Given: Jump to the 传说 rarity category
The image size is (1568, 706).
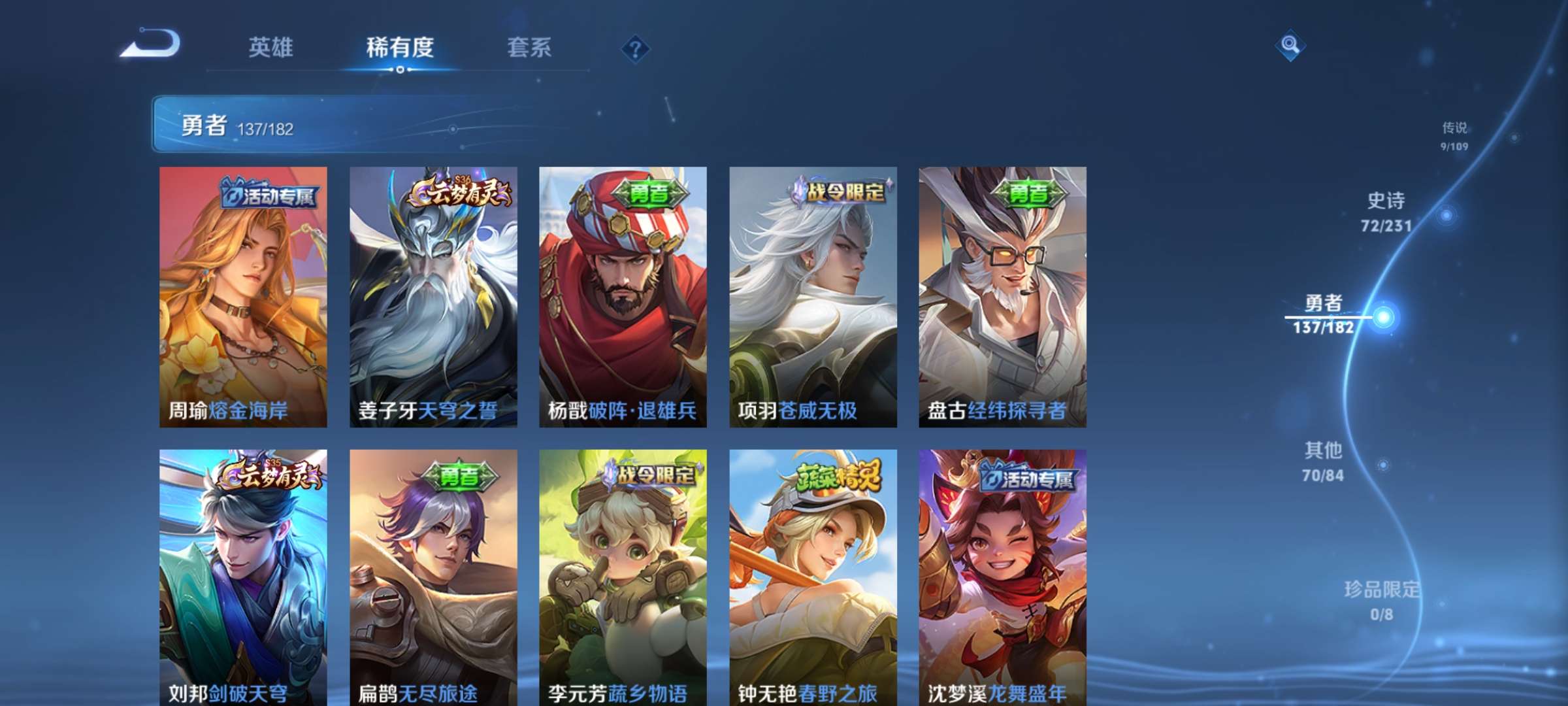Looking at the screenshot, I should click(x=1454, y=135).
